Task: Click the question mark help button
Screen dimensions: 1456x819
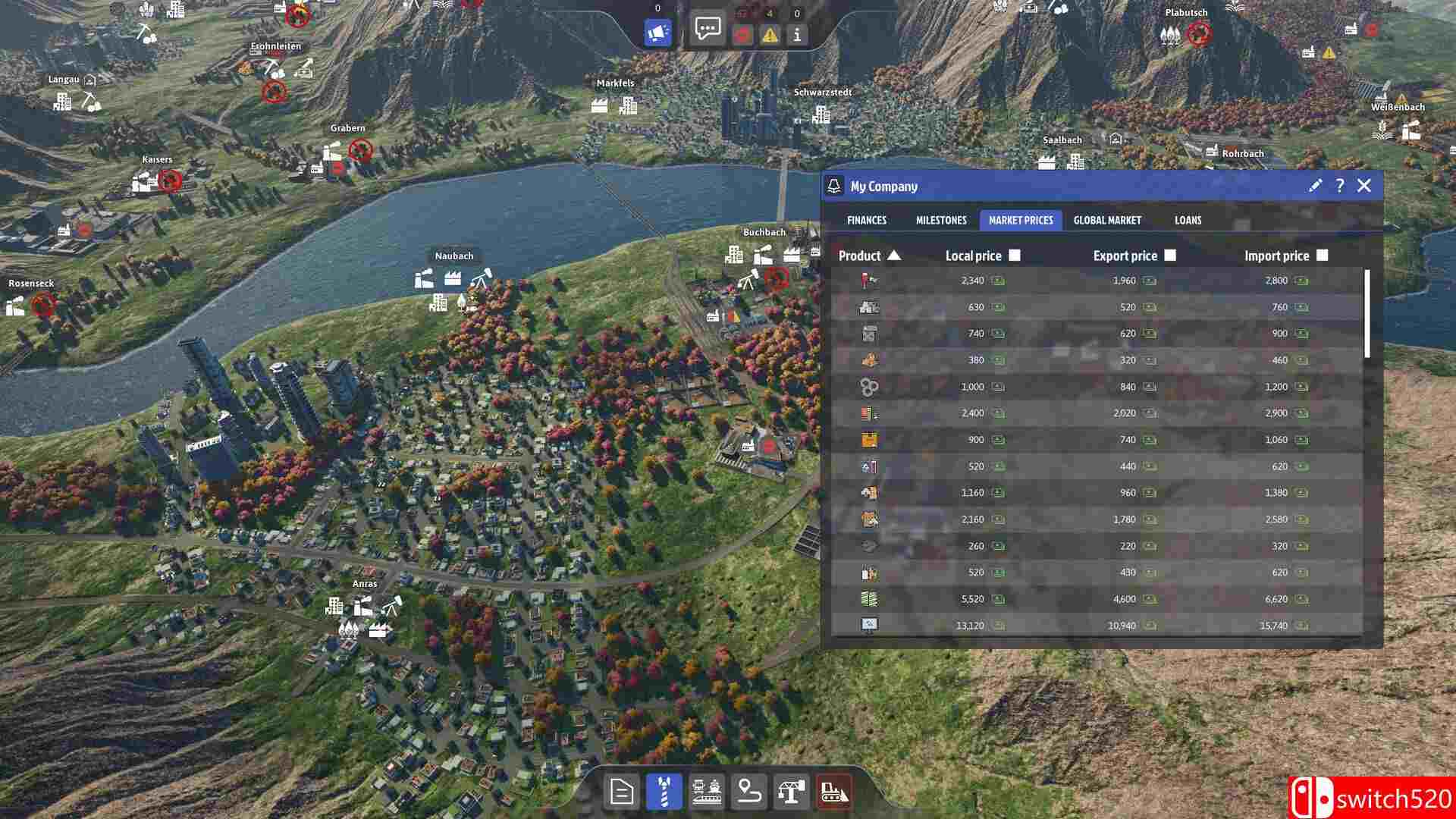Action: click(1339, 186)
